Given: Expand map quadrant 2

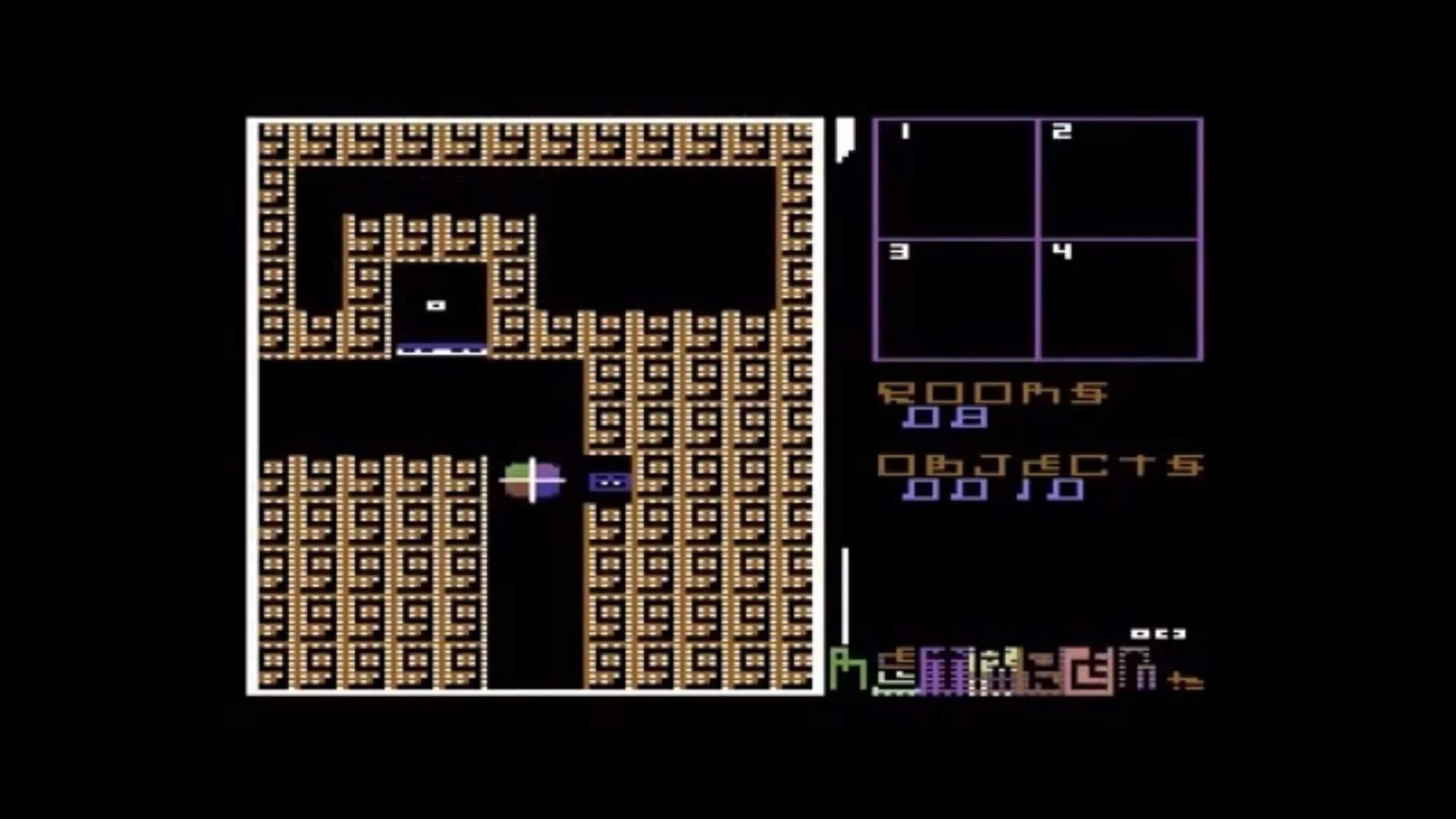Looking at the screenshot, I should point(1121,178).
